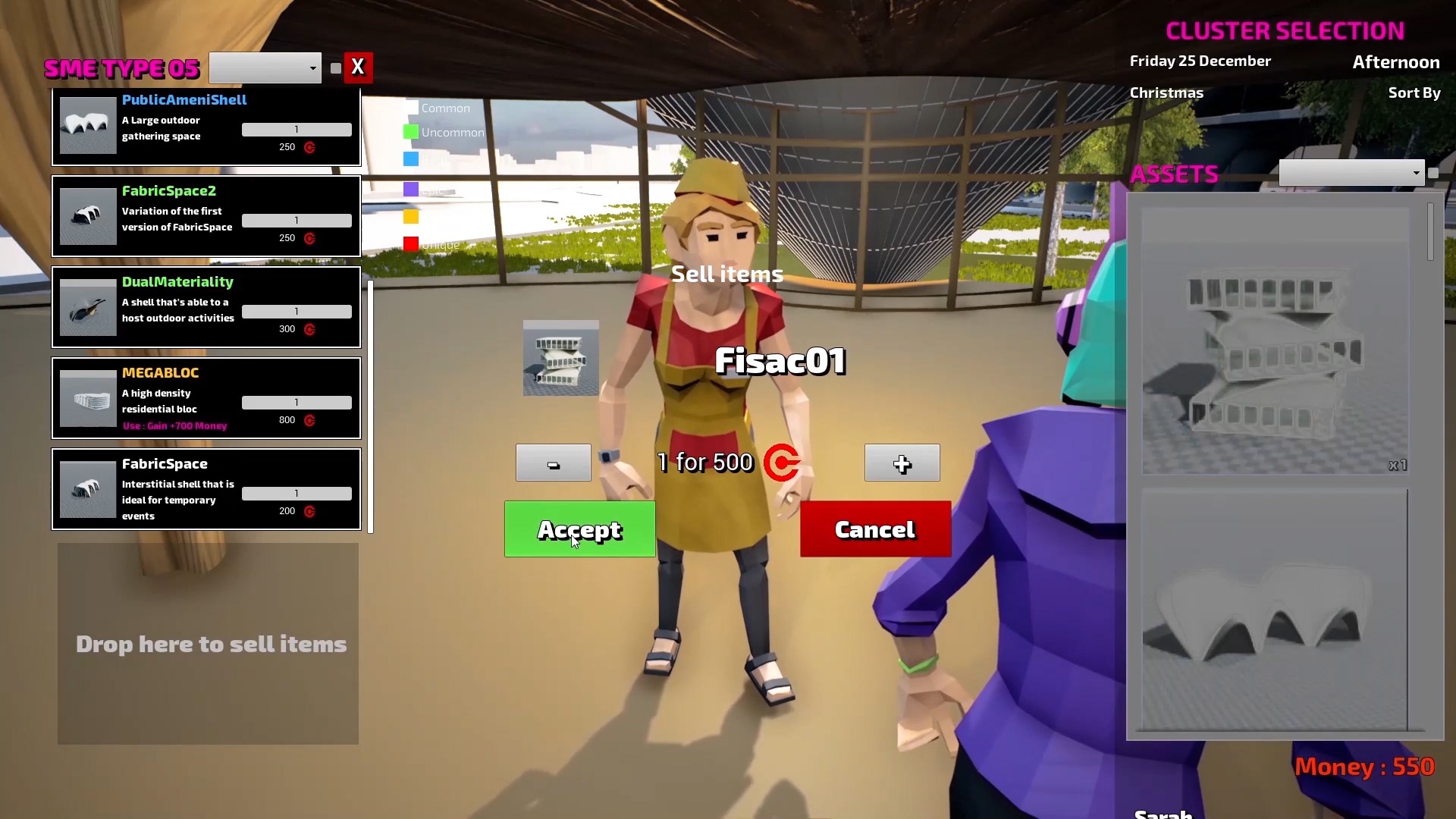The height and width of the screenshot is (819, 1456).
Task: Toggle the green Uncommon rarity square
Action: coord(411,131)
